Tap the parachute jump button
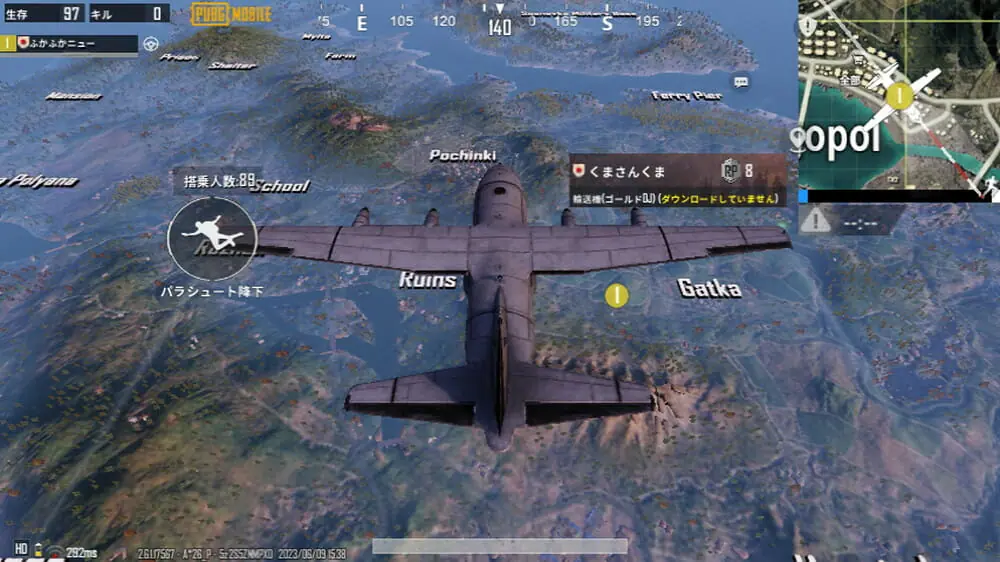This screenshot has height=562, width=1000. coord(211,238)
